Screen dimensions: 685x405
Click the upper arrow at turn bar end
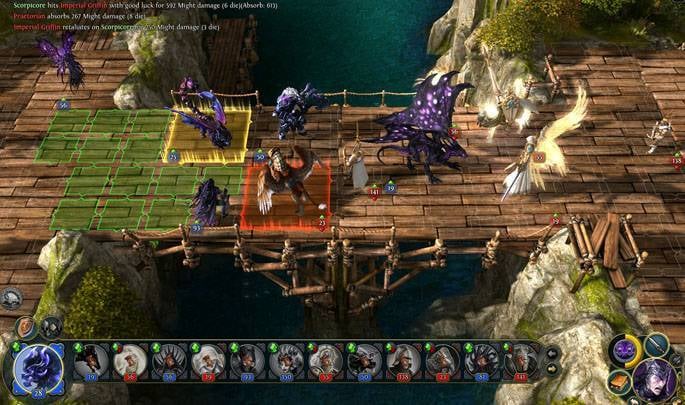pyautogui.click(x=550, y=352)
